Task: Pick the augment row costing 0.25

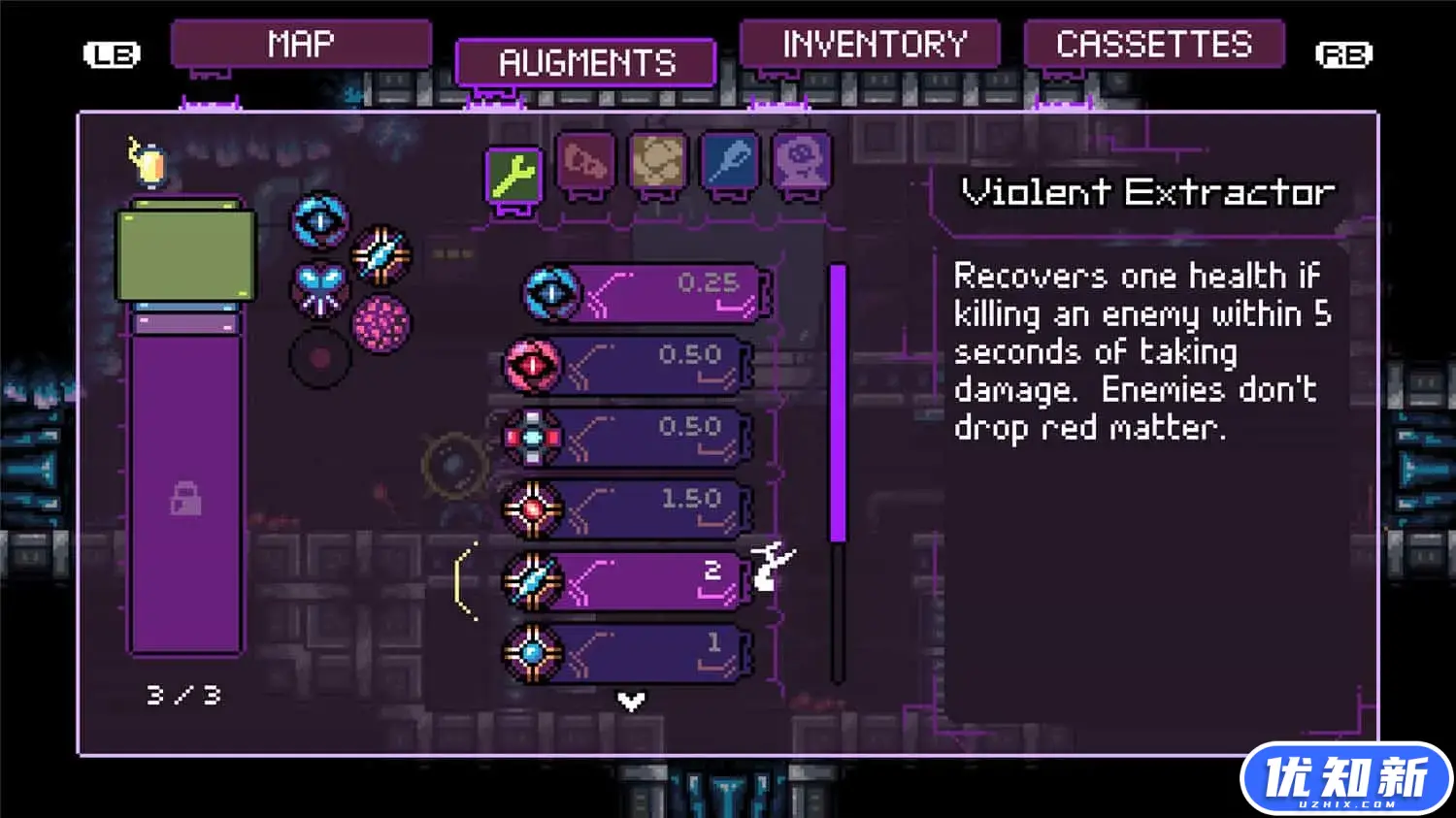Action: pyautogui.click(x=647, y=292)
